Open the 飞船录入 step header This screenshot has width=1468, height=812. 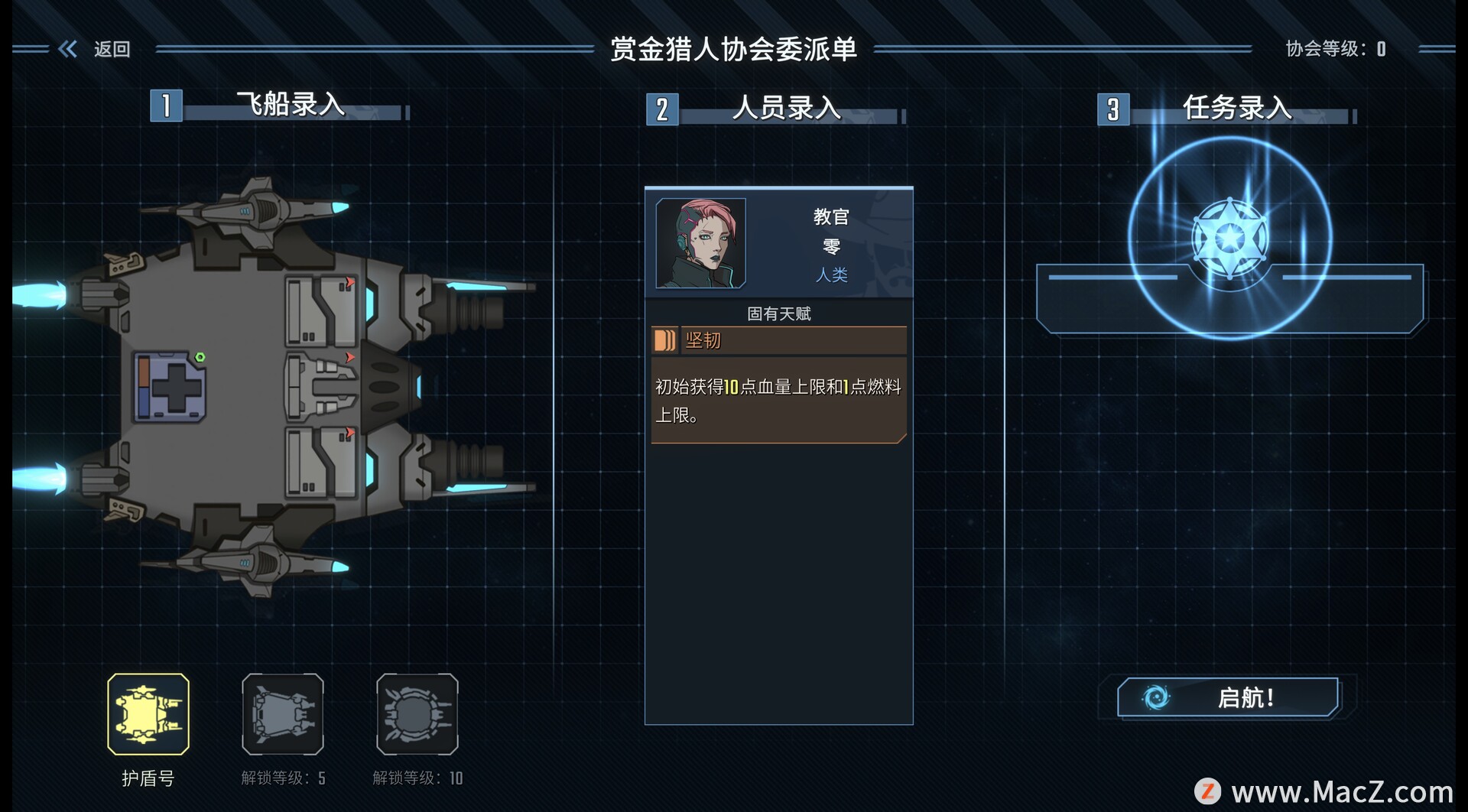pyautogui.click(x=291, y=105)
